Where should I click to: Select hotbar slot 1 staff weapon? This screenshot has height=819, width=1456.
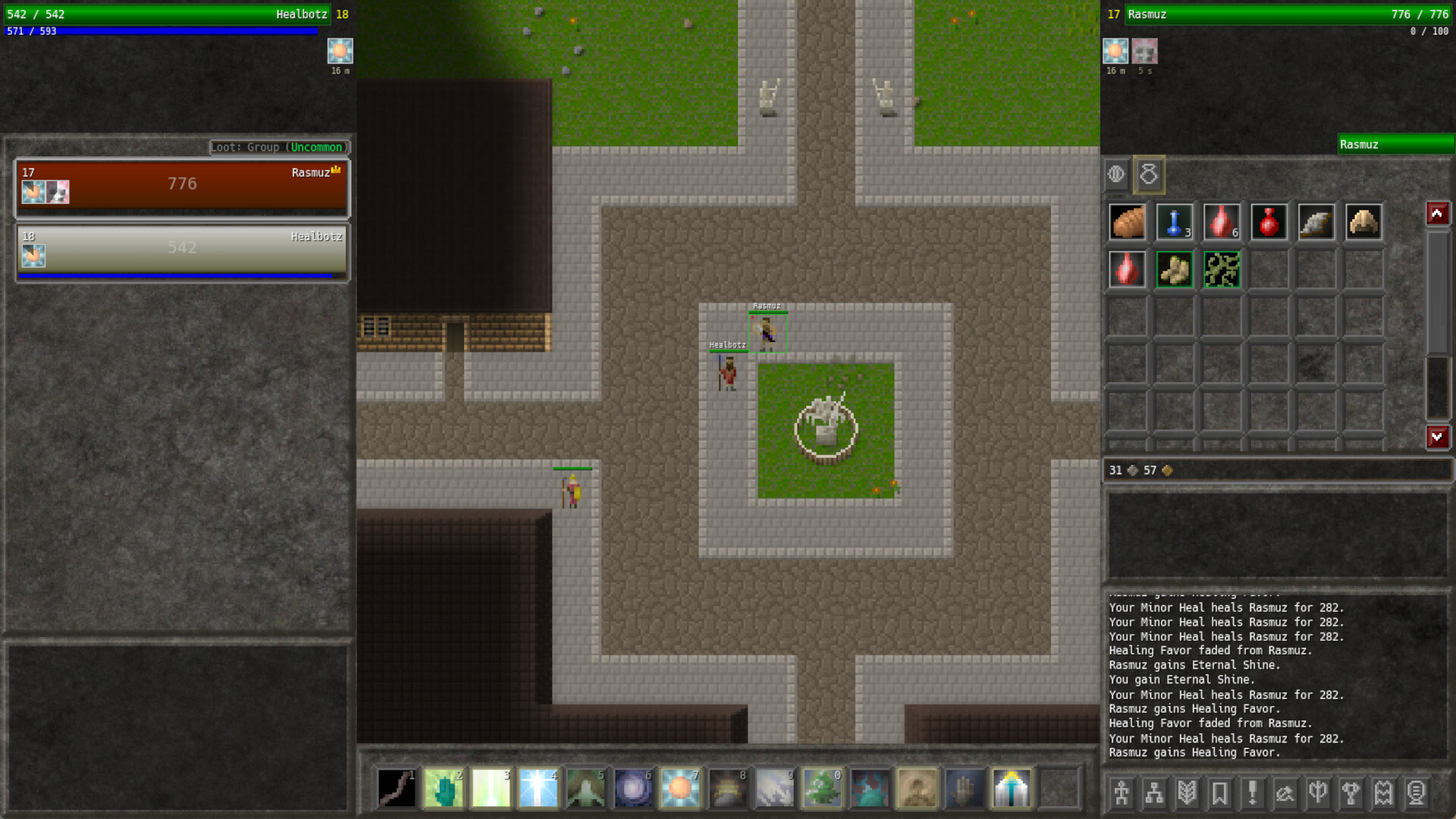[x=397, y=787]
